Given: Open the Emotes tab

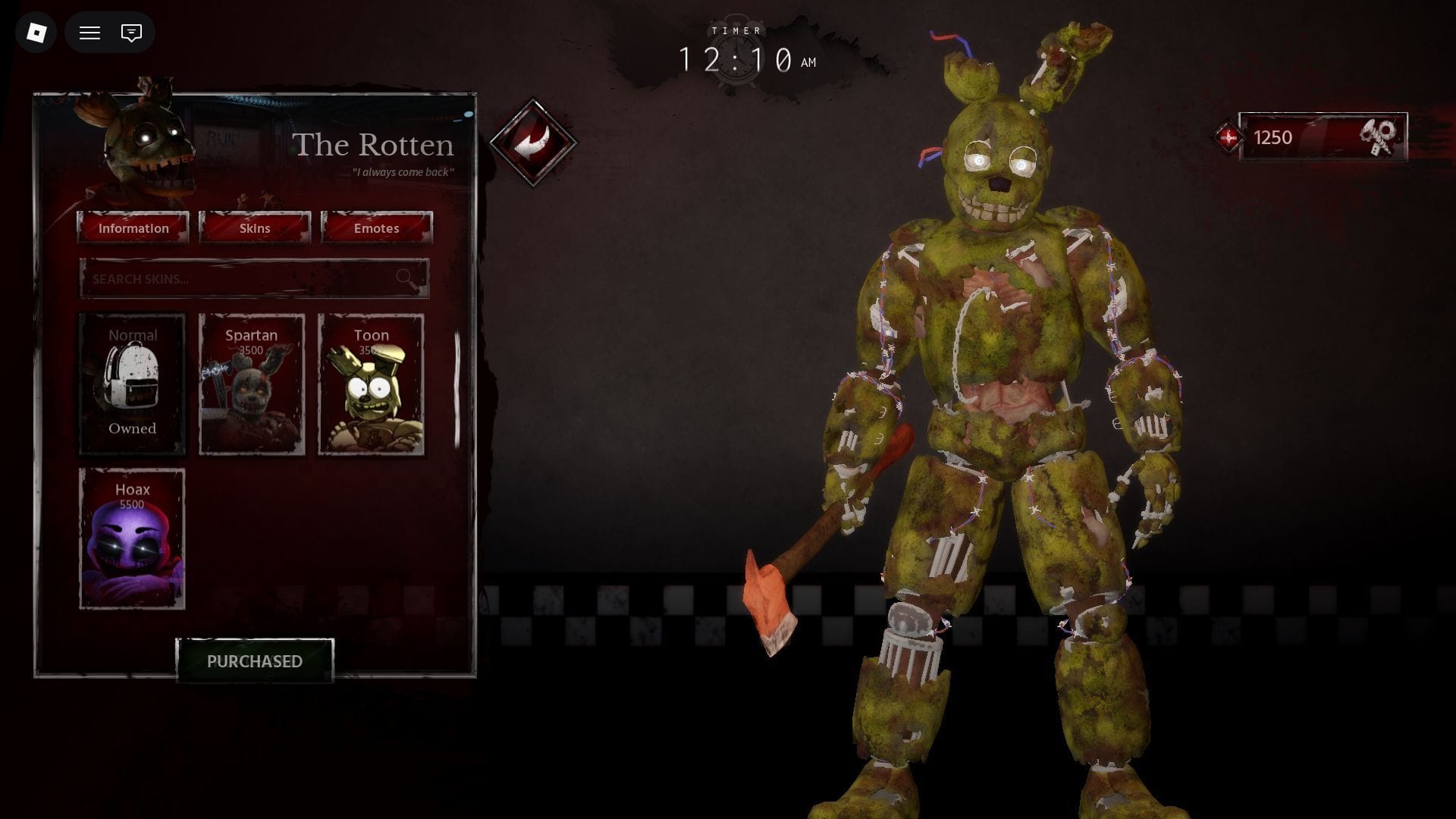Looking at the screenshot, I should tap(377, 228).
